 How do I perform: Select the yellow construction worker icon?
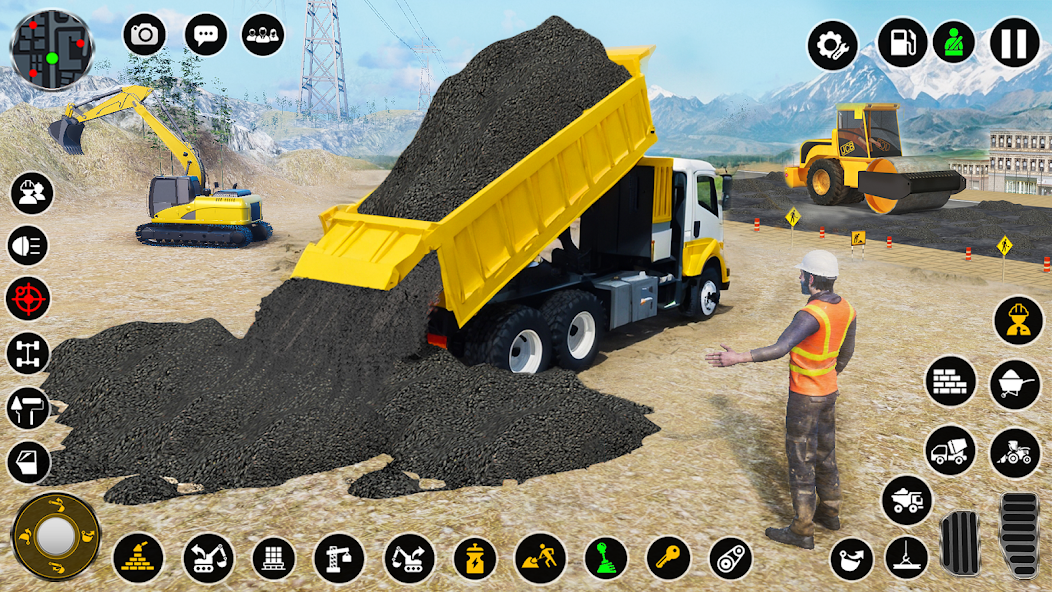(1018, 321)
